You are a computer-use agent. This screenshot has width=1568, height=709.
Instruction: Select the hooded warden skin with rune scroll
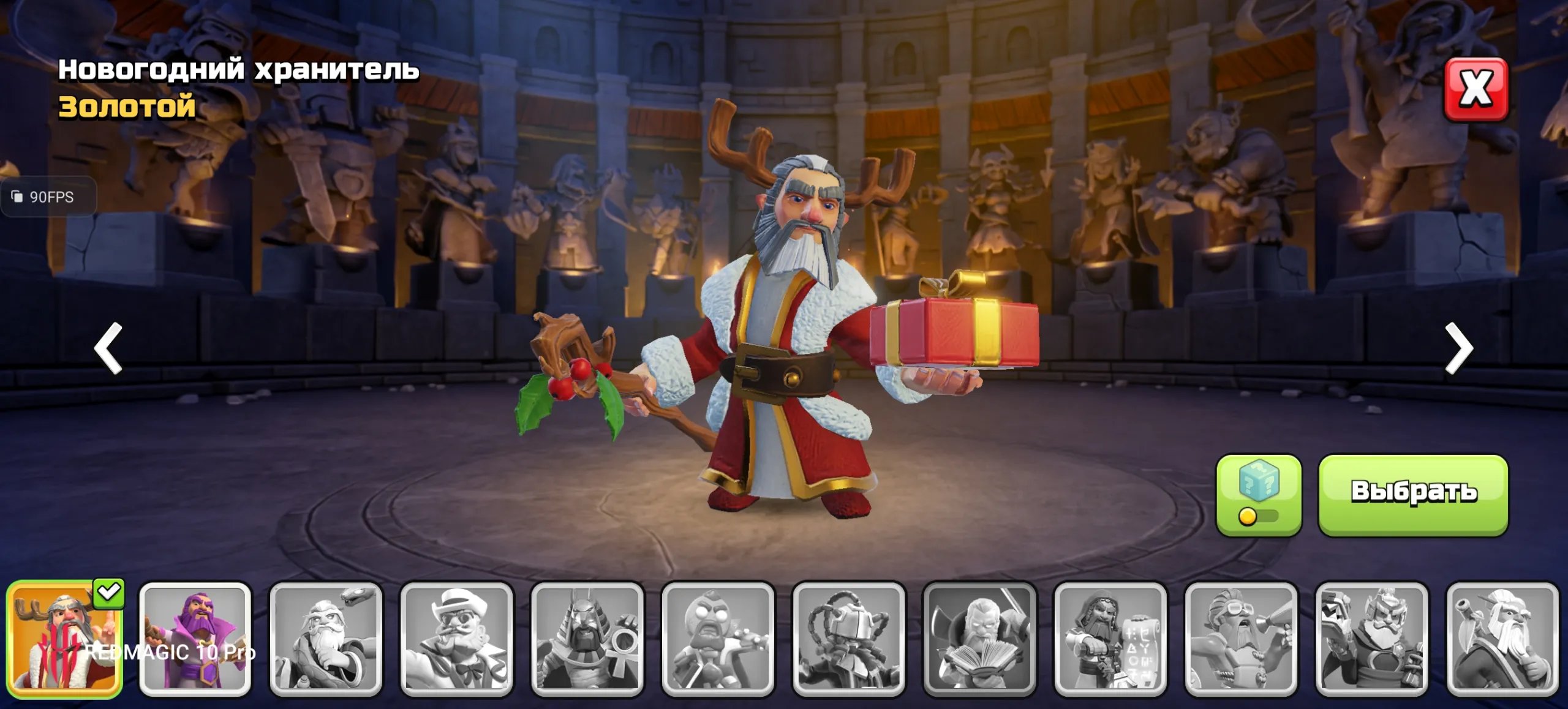click(1110, 639)
